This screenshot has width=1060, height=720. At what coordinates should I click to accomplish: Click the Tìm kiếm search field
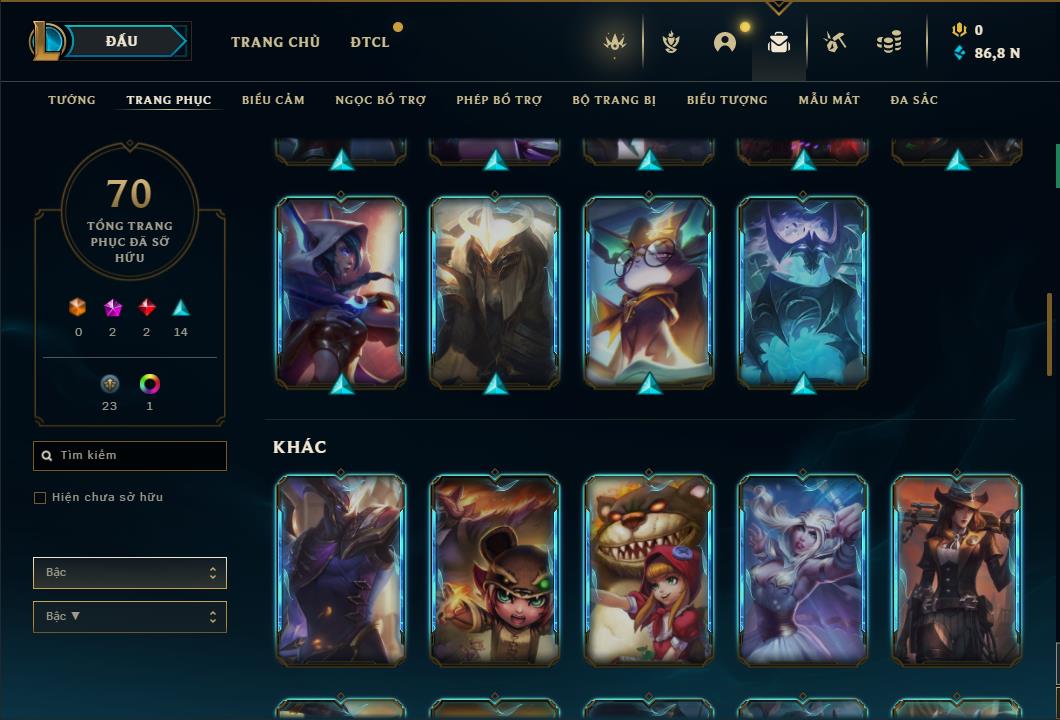130,456
